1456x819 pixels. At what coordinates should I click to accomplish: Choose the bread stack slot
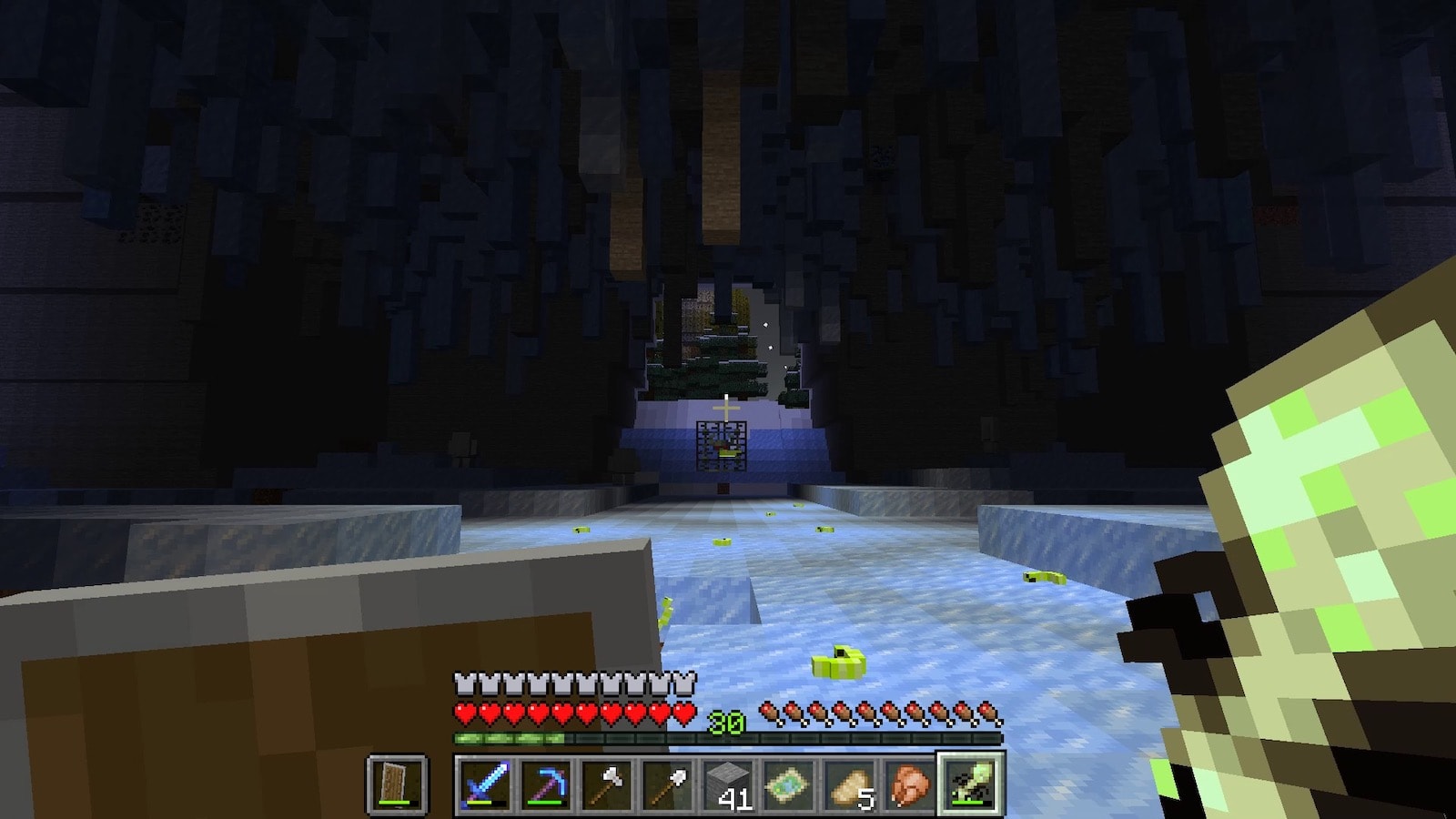pyautogui.click(x=850, y=784)
